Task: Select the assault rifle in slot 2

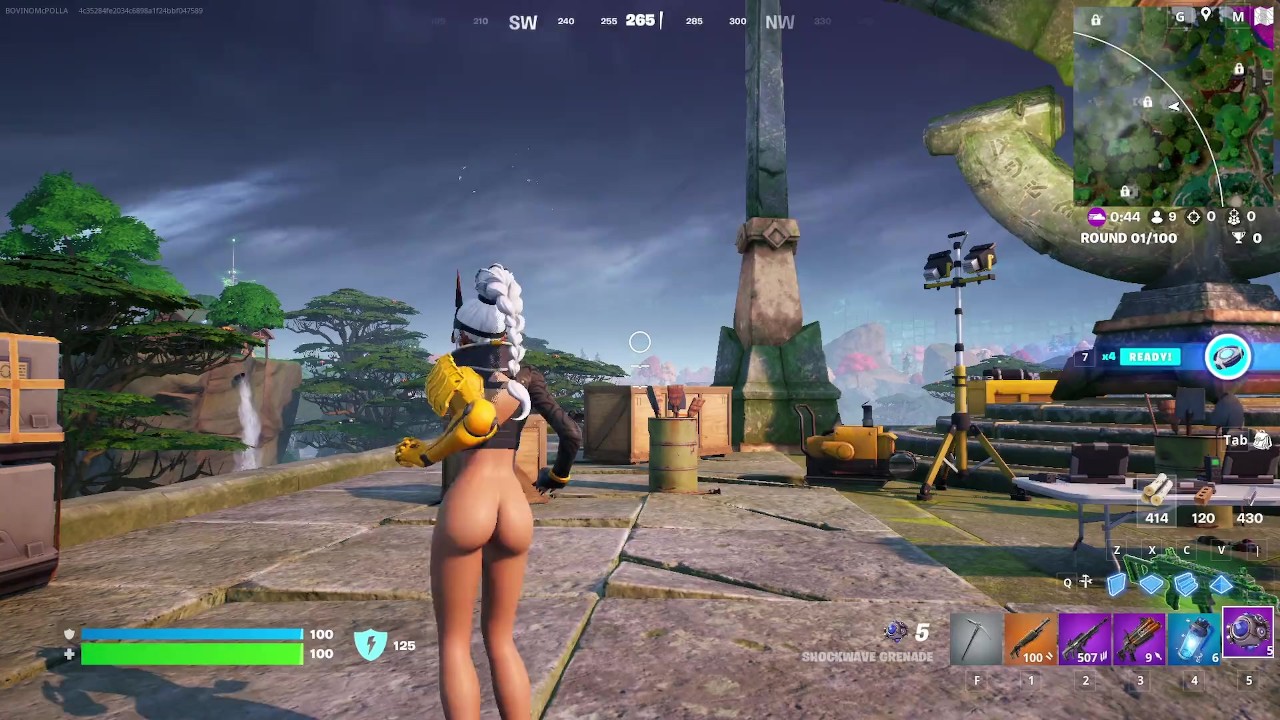Action: coord(1085,638)
